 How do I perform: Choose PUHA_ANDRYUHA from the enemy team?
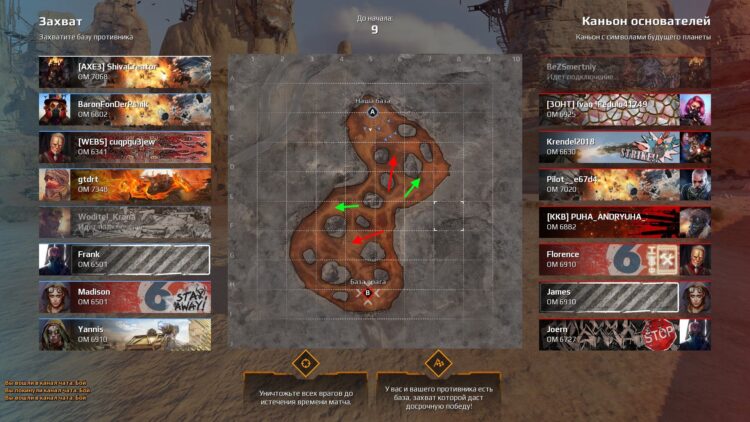624,221
